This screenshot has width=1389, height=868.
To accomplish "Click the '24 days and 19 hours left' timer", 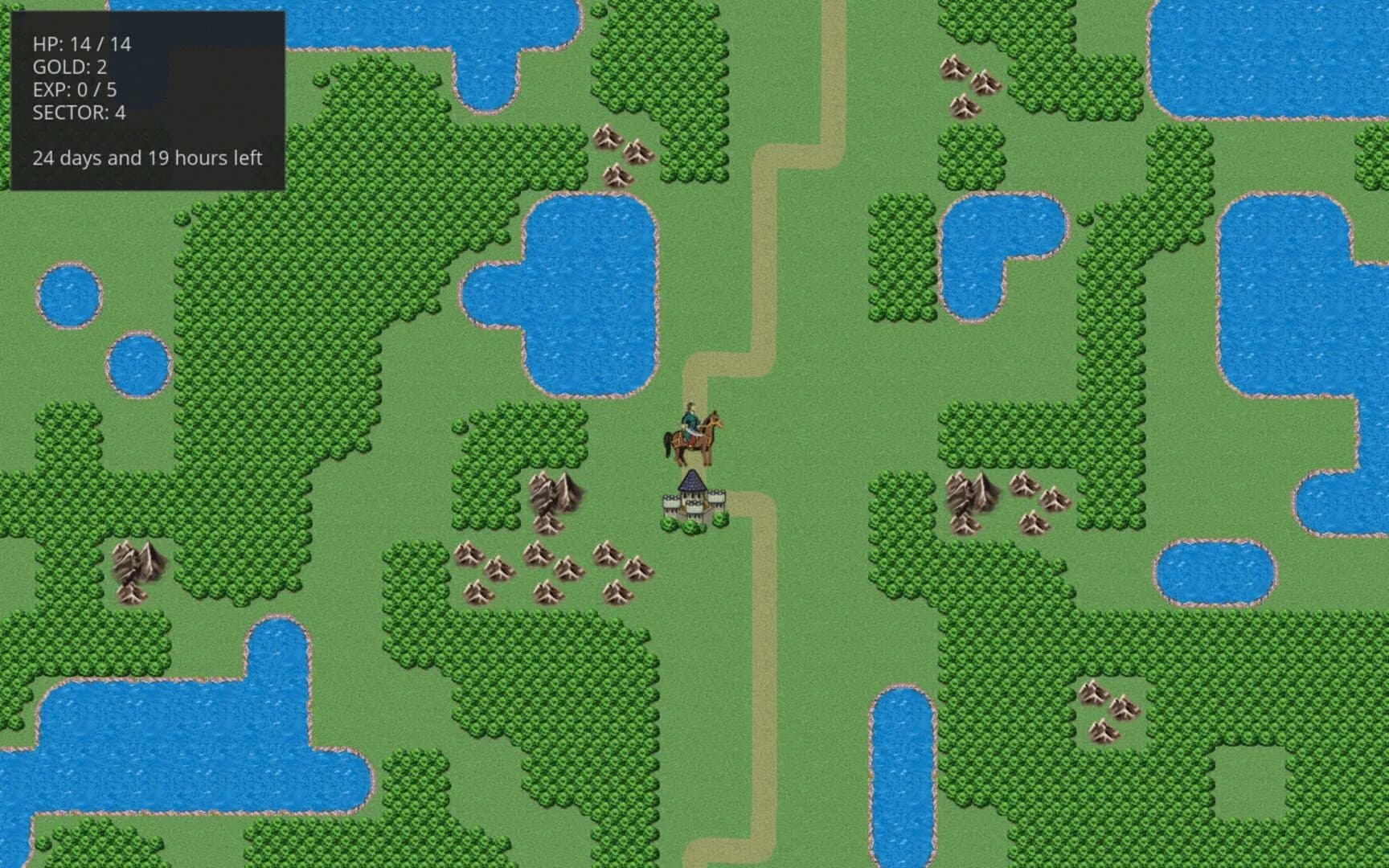I will 147,159.
